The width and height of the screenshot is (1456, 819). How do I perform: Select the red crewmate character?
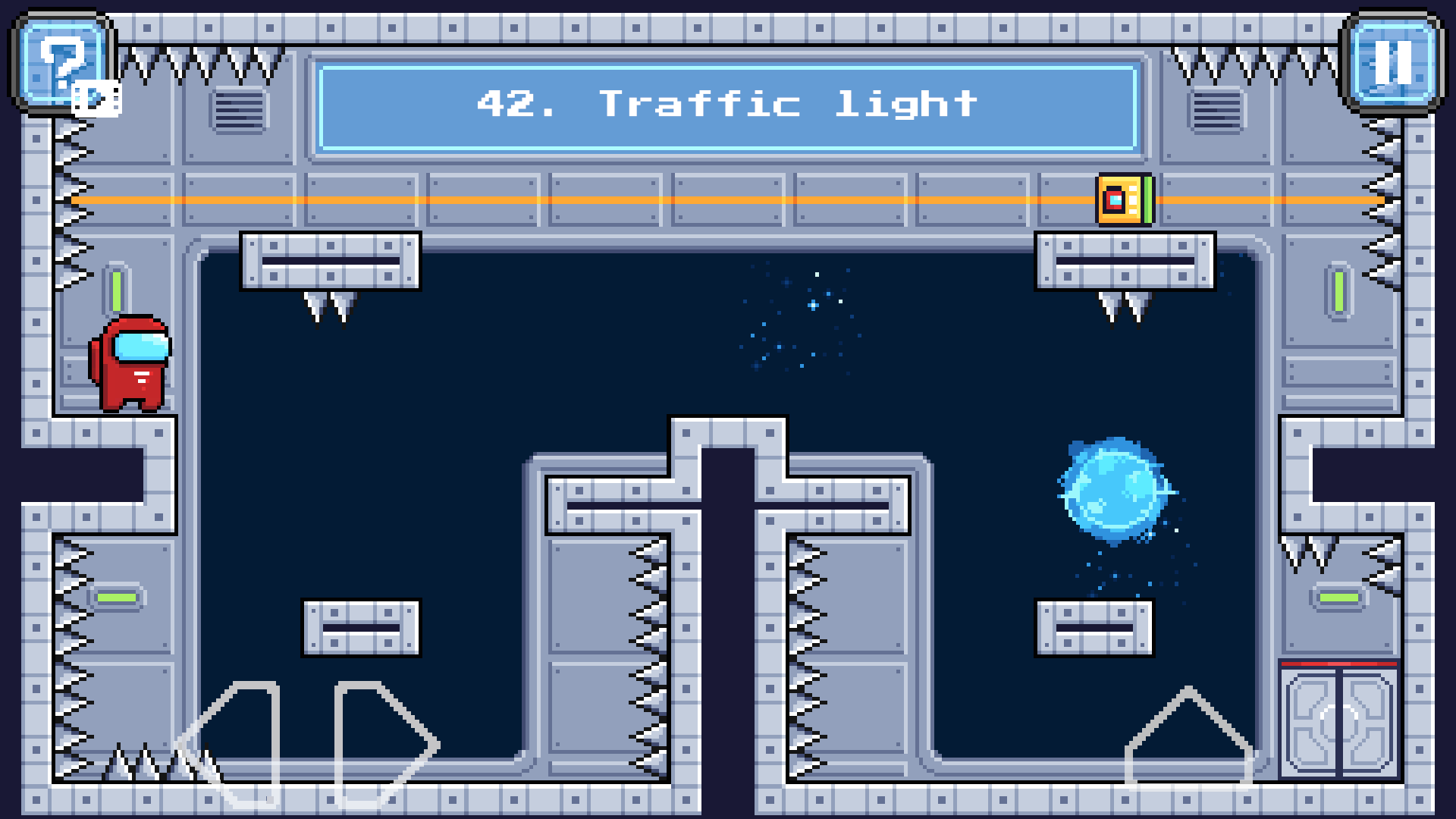[129, 364]
